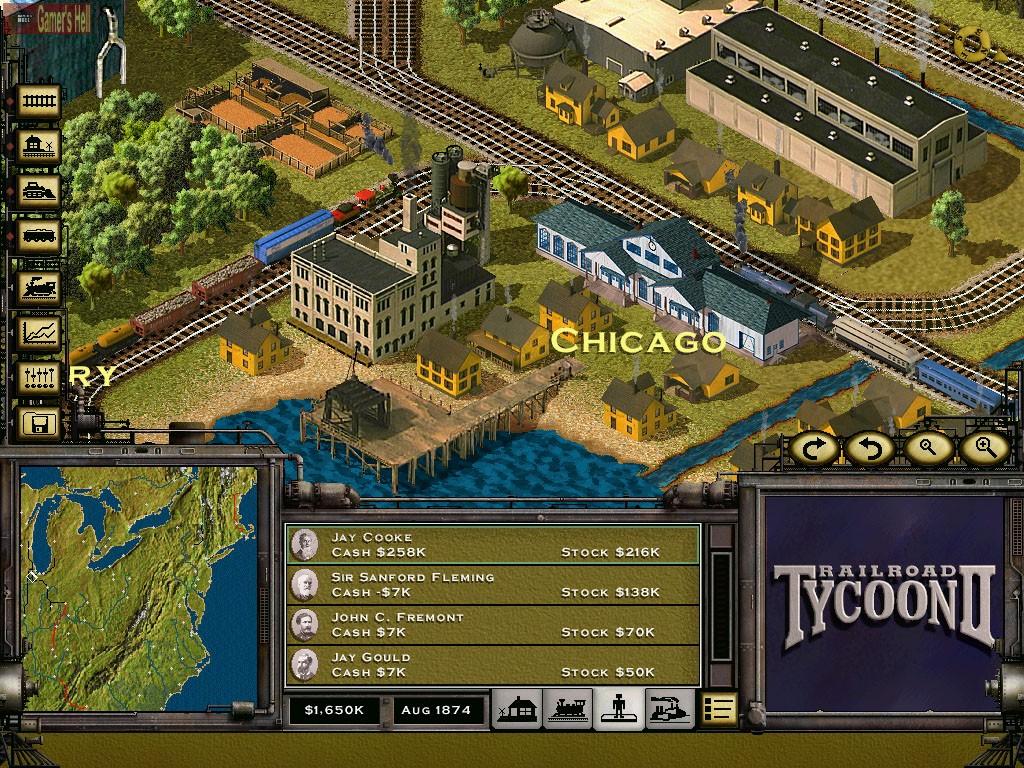Screen dimensions: 1024x768
Task: Show the industries list tab
Action: [x=668, y=709]
